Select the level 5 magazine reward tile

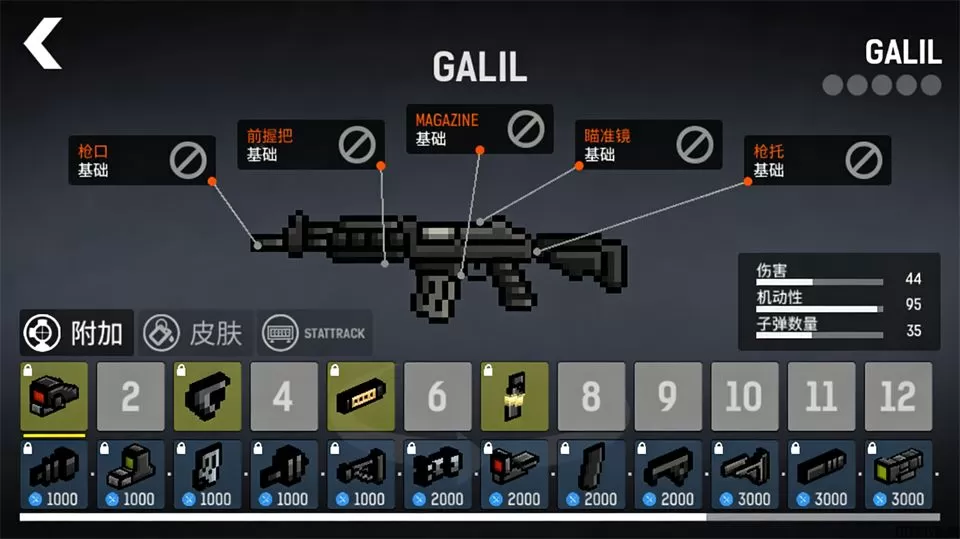[360, 397]
